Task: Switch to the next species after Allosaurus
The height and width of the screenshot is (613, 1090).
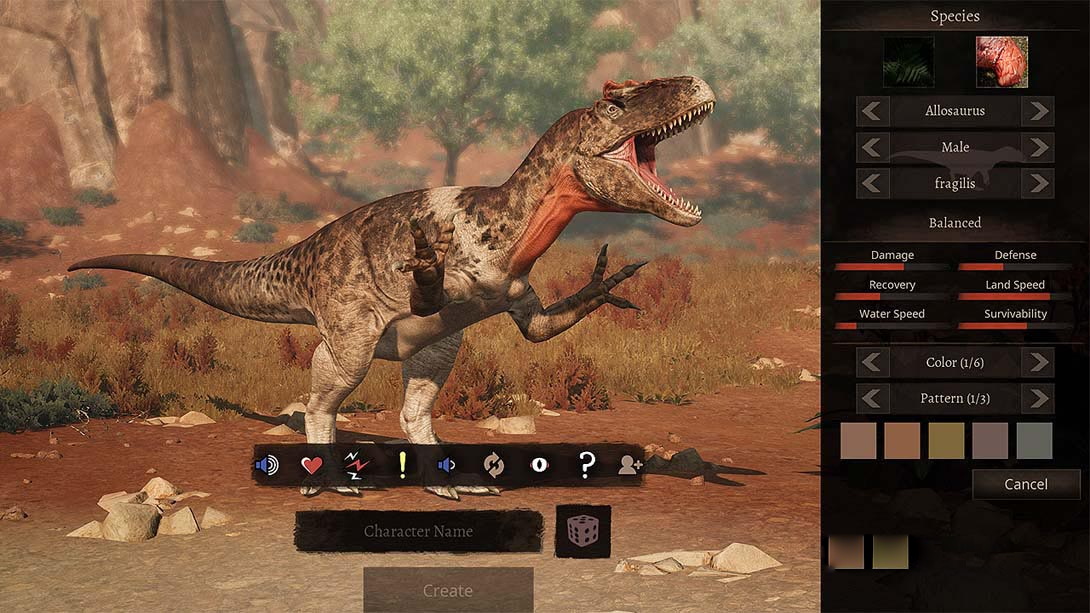Action: [1038, 111]
